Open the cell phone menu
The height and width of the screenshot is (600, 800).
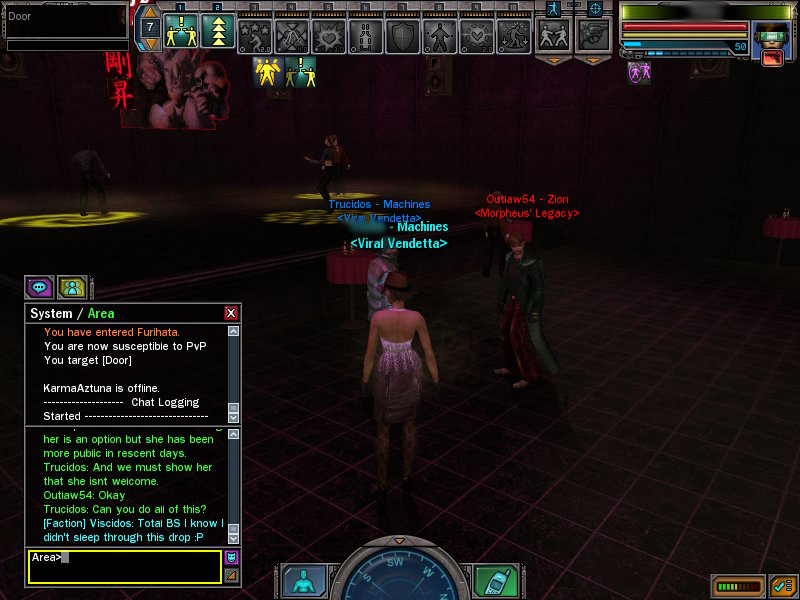[x=494, y=581]
